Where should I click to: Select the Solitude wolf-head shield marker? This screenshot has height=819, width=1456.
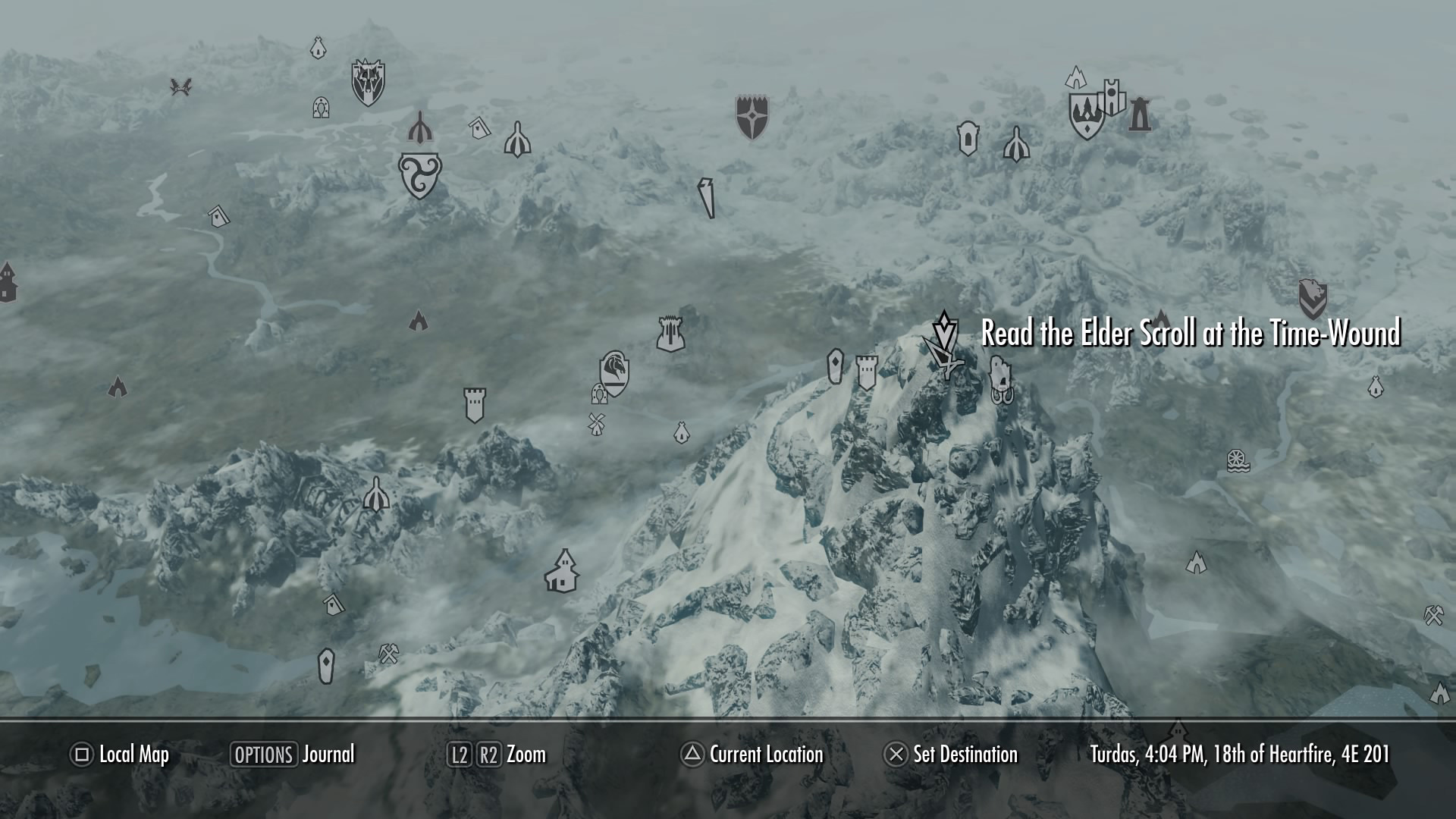click(x=368, y=83)
